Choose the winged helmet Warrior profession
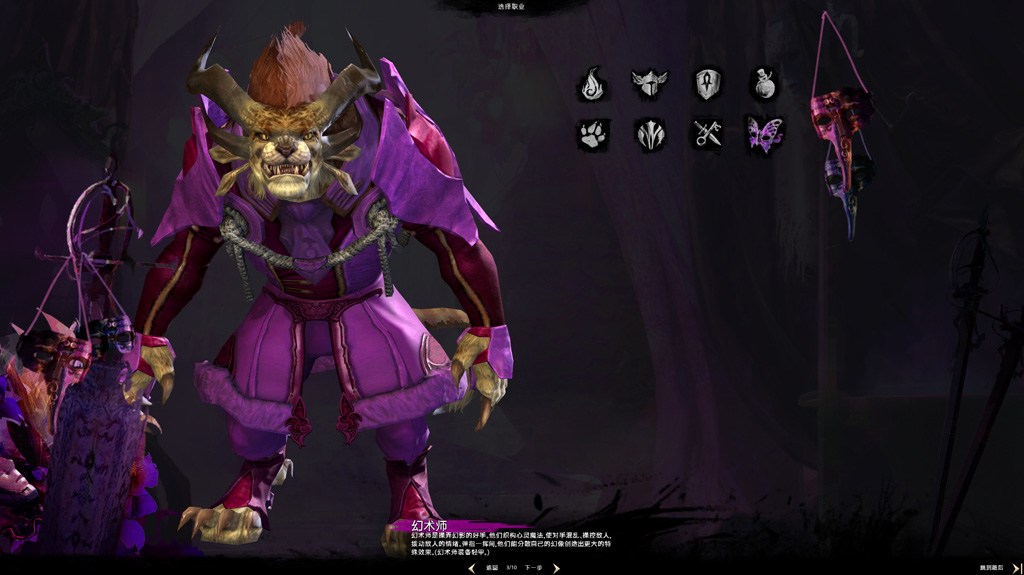The height and width of the screenshot is (575, 1024). [649, 84]
